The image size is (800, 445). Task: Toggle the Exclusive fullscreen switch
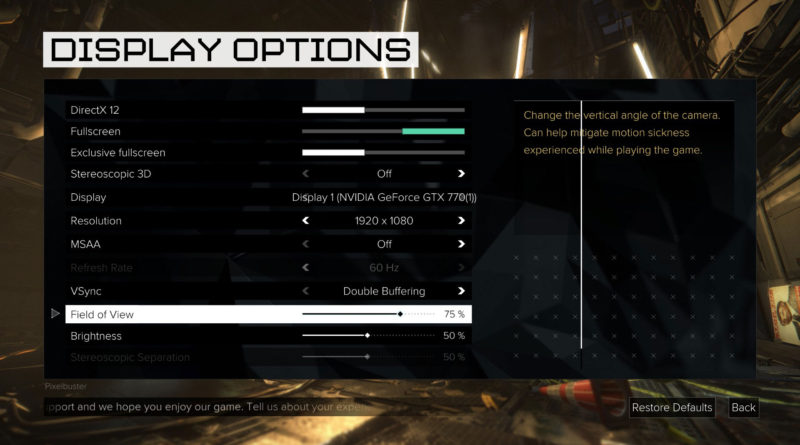[x=383, y=153]
